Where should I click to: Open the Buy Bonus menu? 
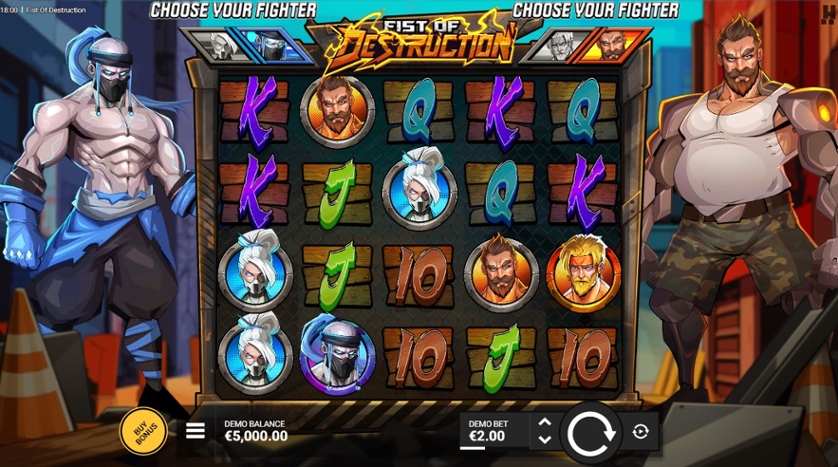click(x=143, y=430)
